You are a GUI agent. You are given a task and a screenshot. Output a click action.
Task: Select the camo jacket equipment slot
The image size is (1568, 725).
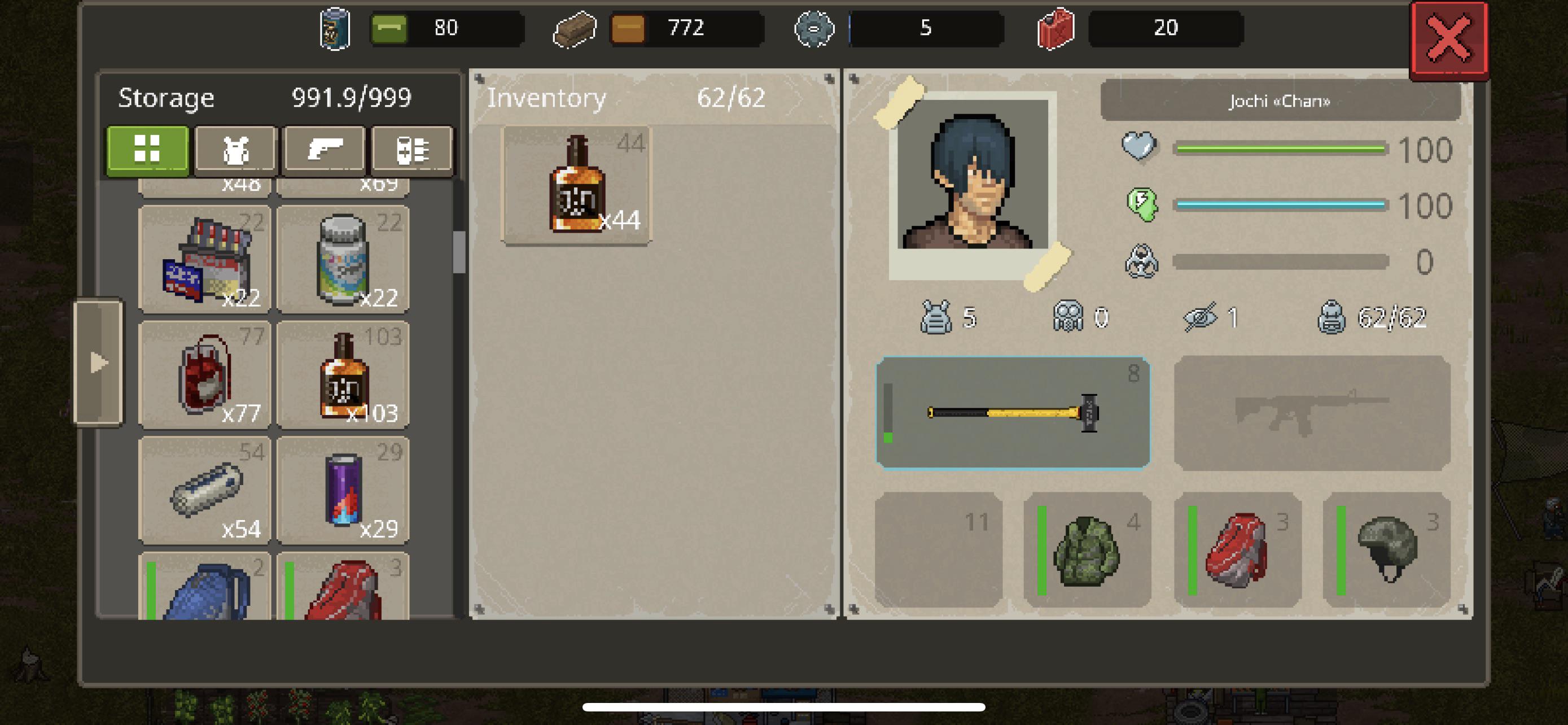point(1087,551)
